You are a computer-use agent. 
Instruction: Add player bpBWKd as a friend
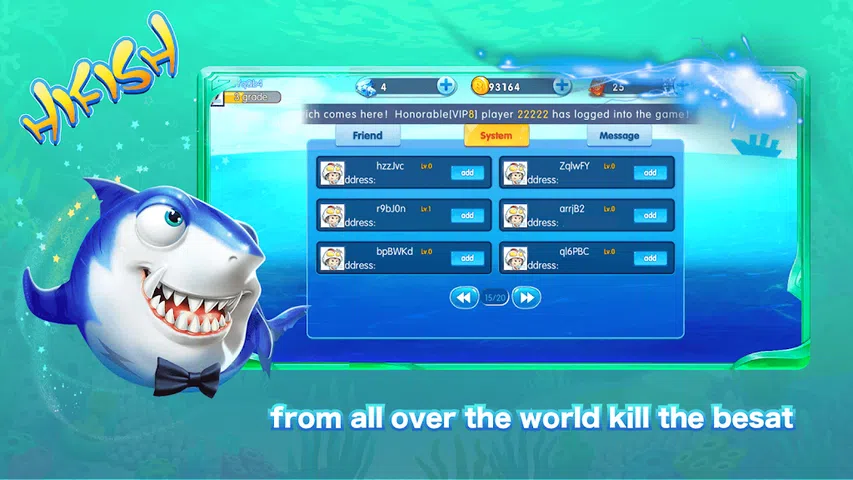pos(466,258)
